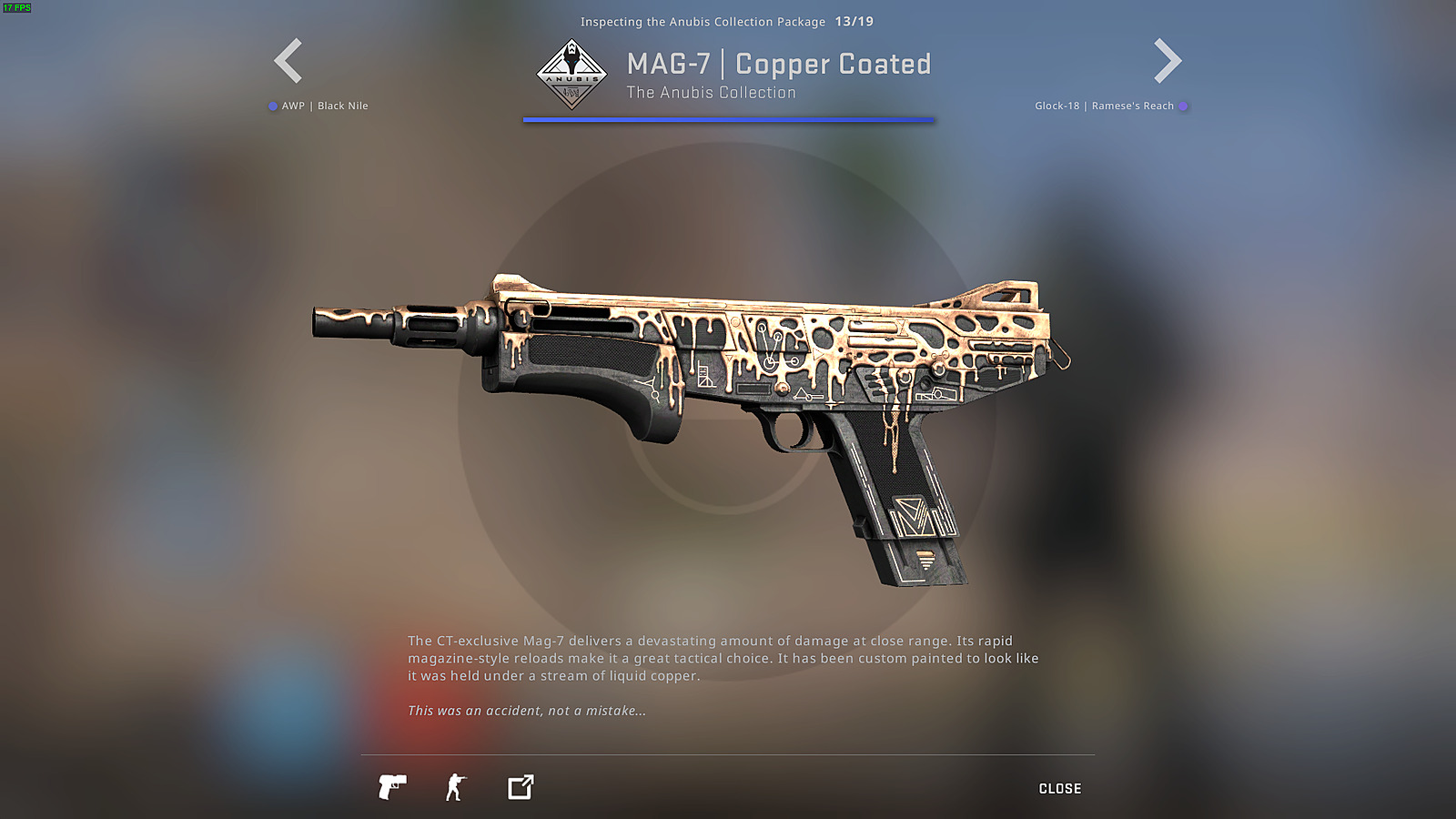1456x819 pixels.
Task: Click the blue rarity dot beside AWP Black Nile
Action: tap(272, 106)
